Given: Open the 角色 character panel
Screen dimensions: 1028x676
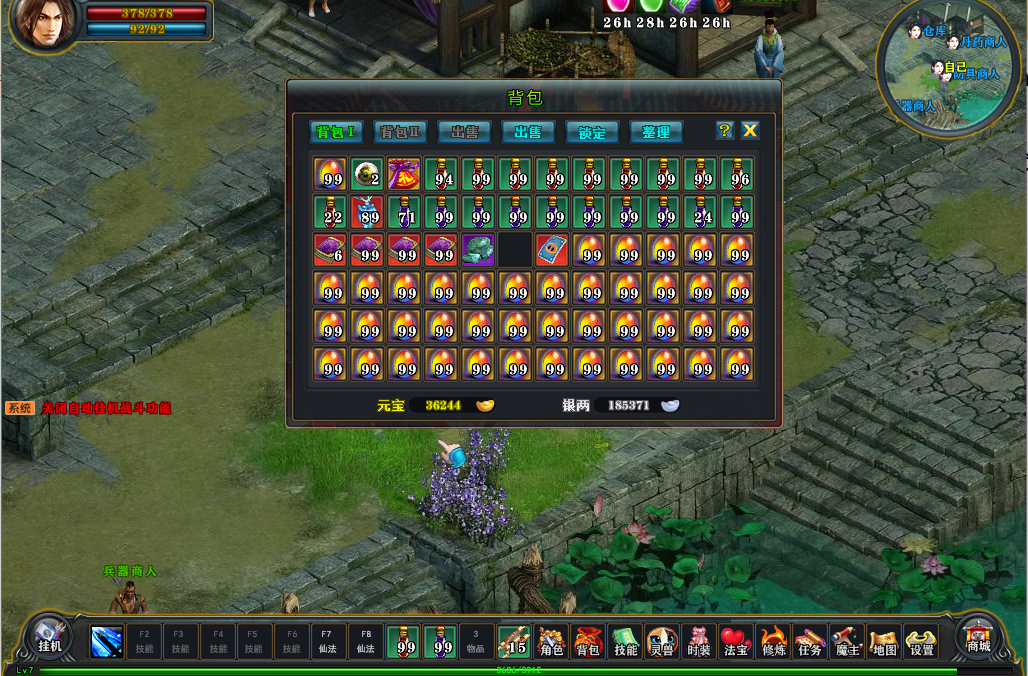Looking at the screenshot, I should tap(551, 641).
